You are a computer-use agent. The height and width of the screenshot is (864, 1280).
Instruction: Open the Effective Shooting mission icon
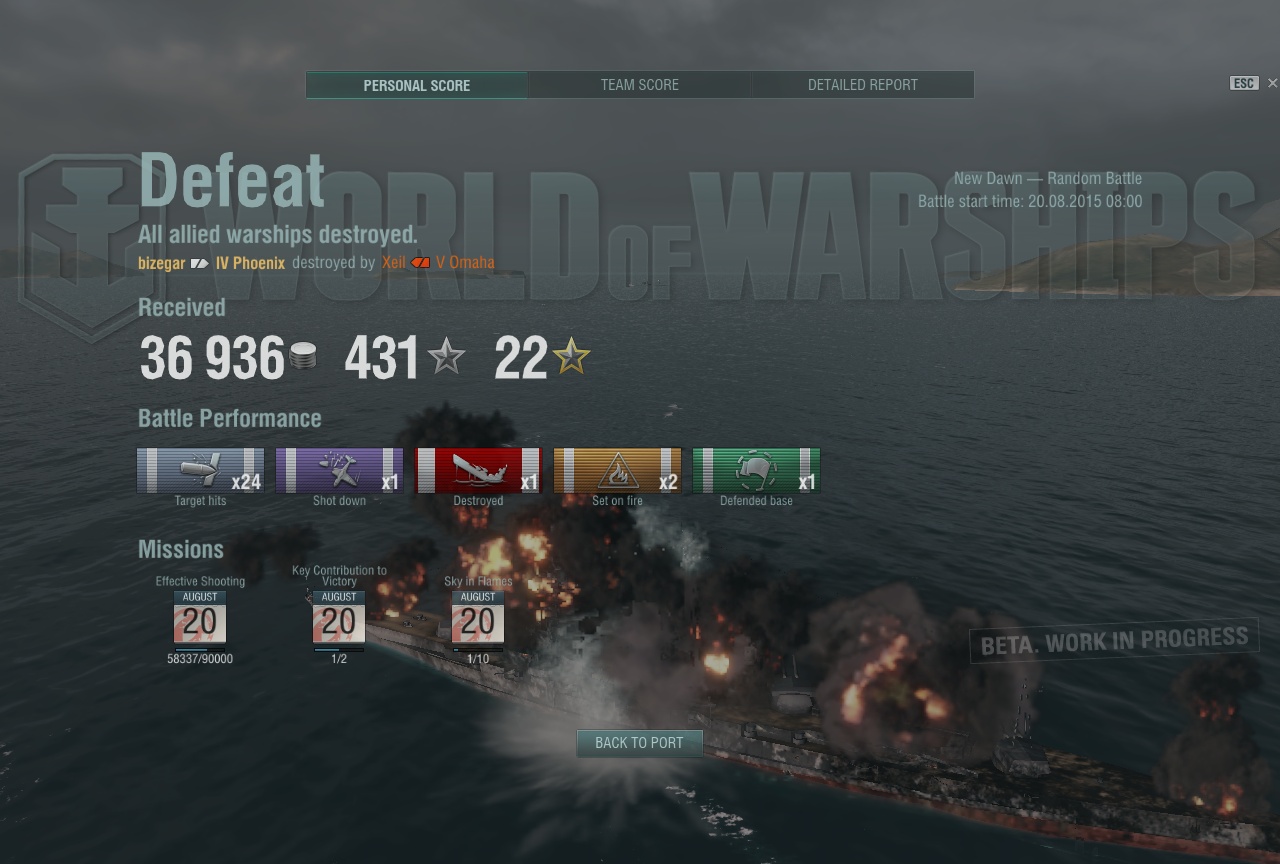click(x=200, y=618)
